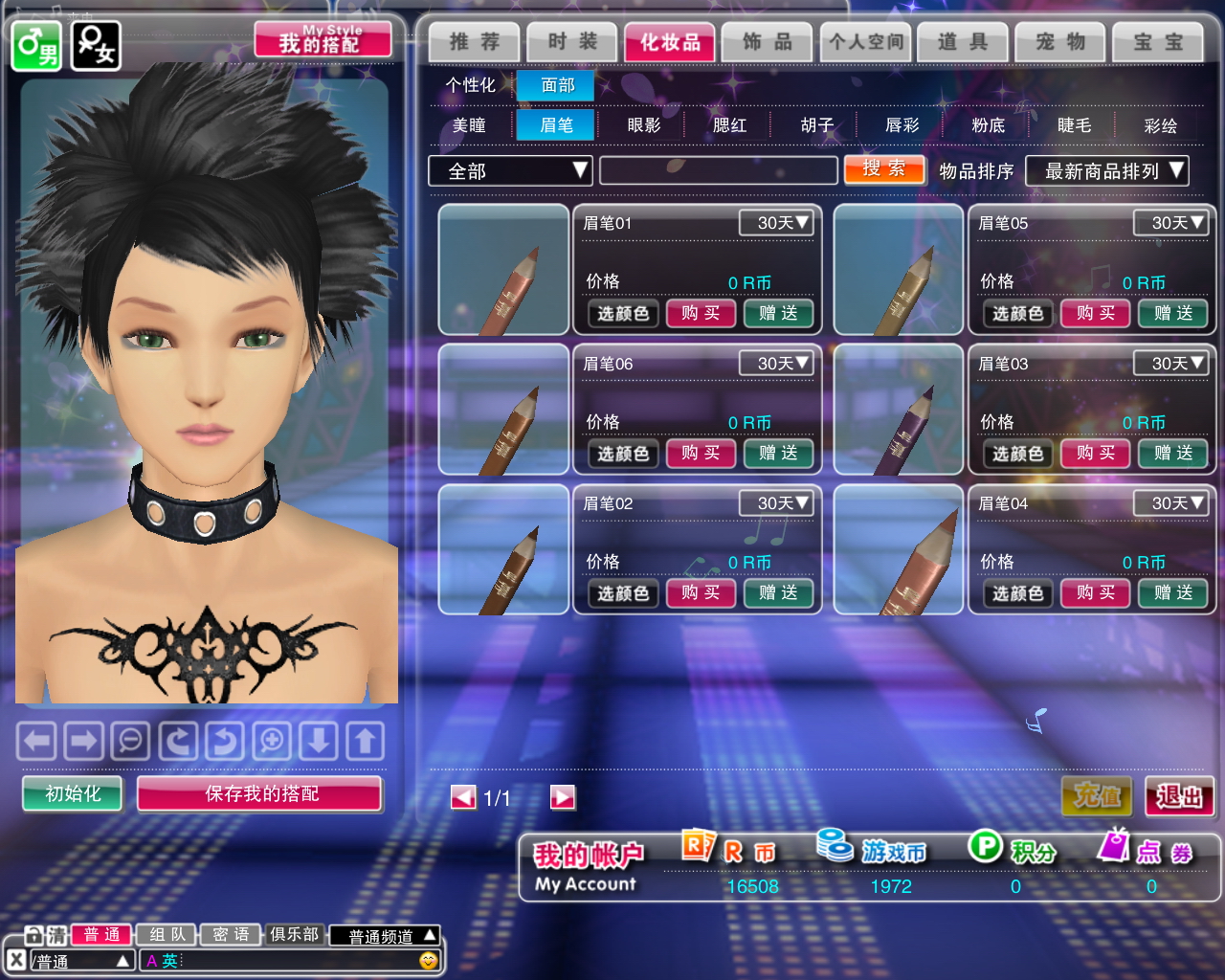Save my outfit with 保存我的搭配
The image size is (1225, 980).
(x=260, y=793)
